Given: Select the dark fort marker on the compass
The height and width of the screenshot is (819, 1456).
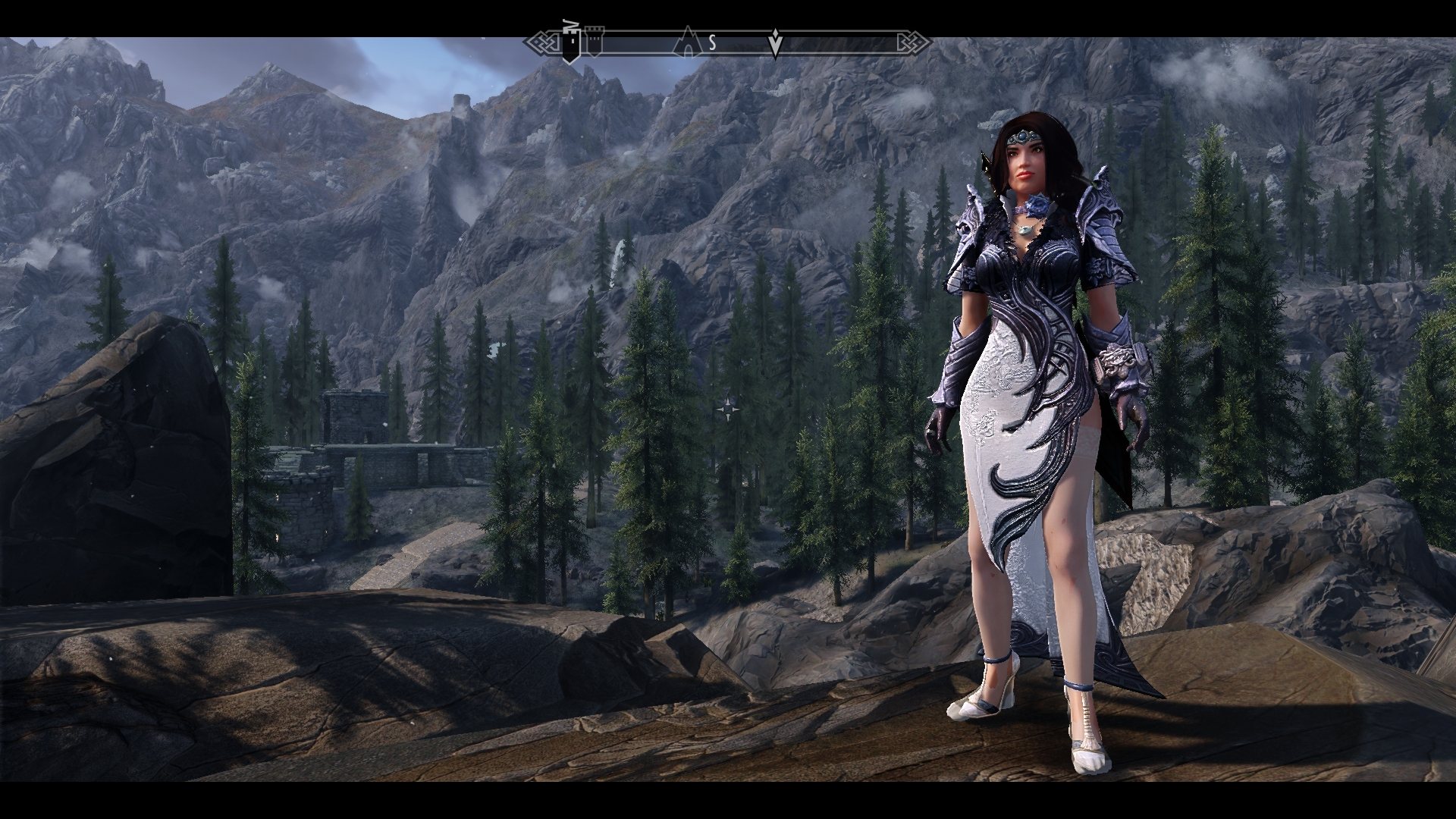Looking at the screenshot, I should [570, 42].
